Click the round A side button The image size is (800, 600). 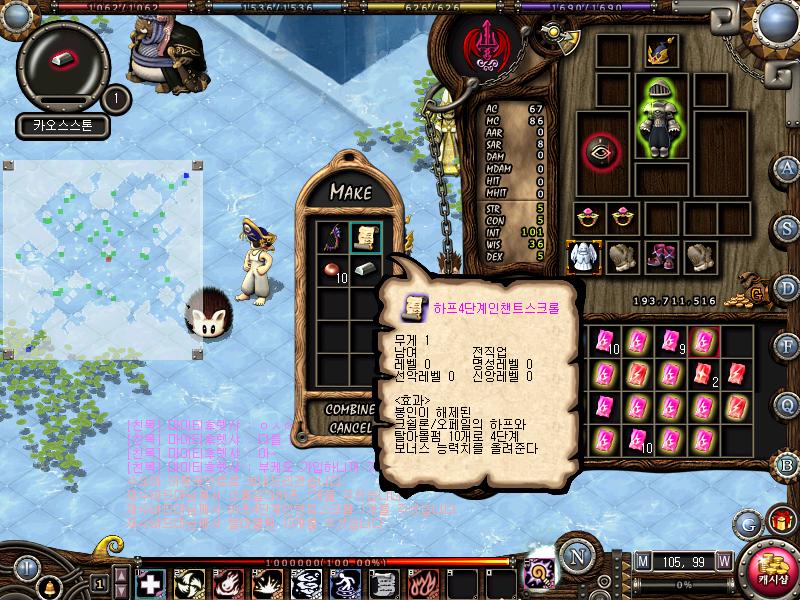(787, 167)
